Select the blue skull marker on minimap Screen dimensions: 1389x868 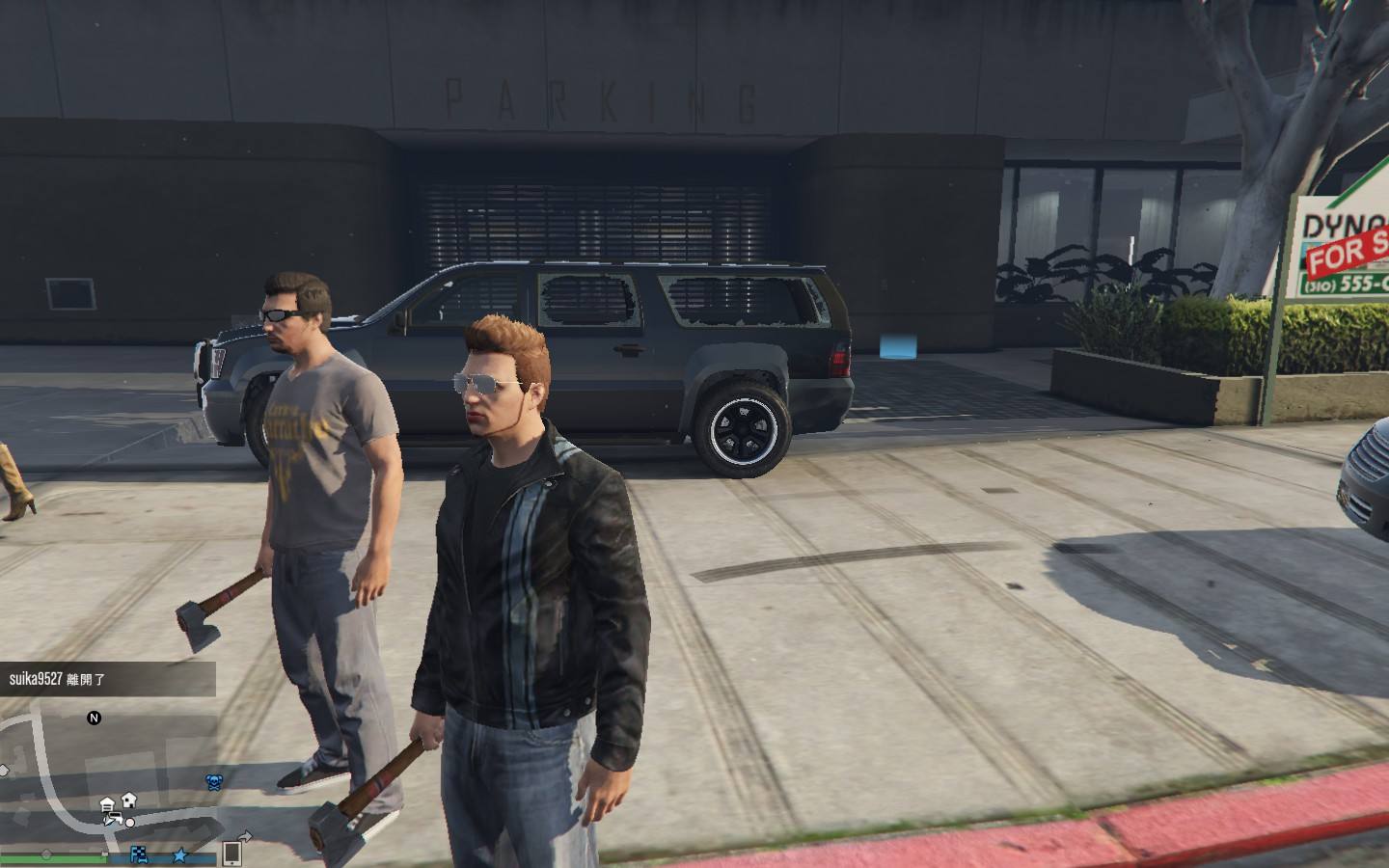pos(214,781)
